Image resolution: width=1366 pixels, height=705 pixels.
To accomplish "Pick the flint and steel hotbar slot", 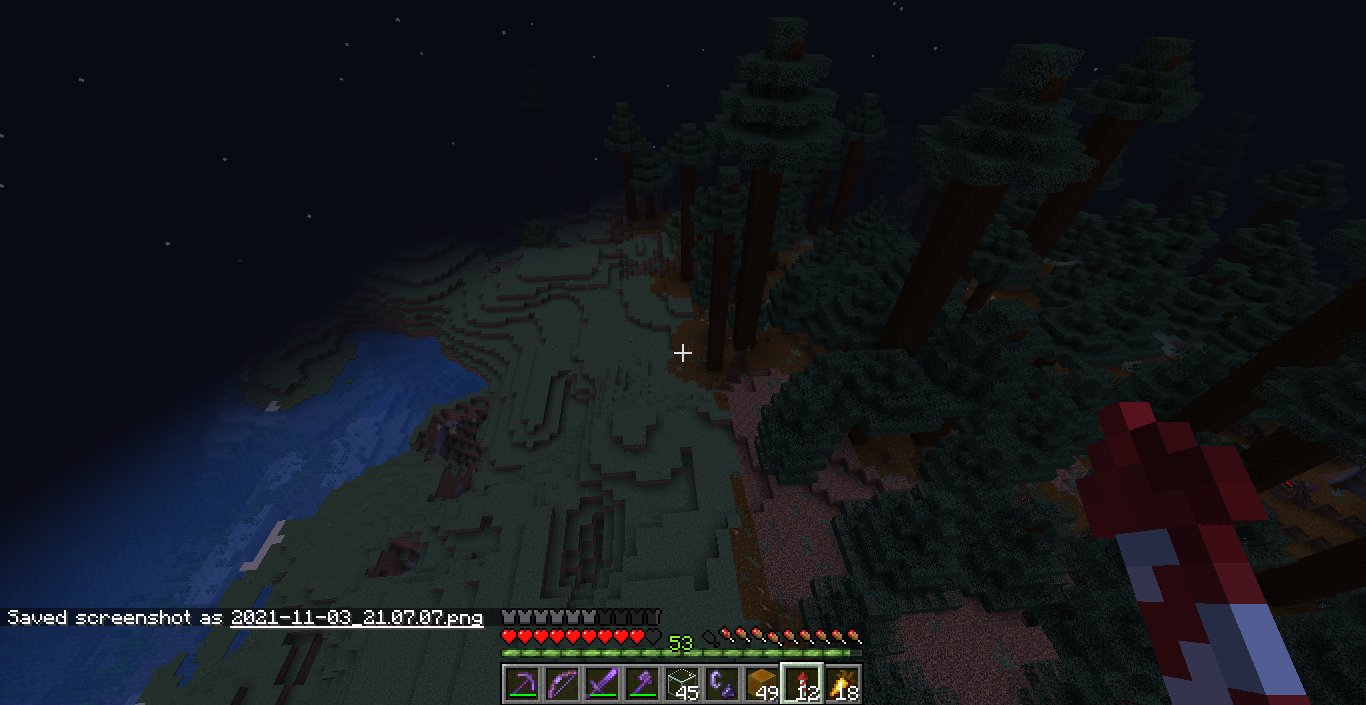I will (x=722, y=684).
